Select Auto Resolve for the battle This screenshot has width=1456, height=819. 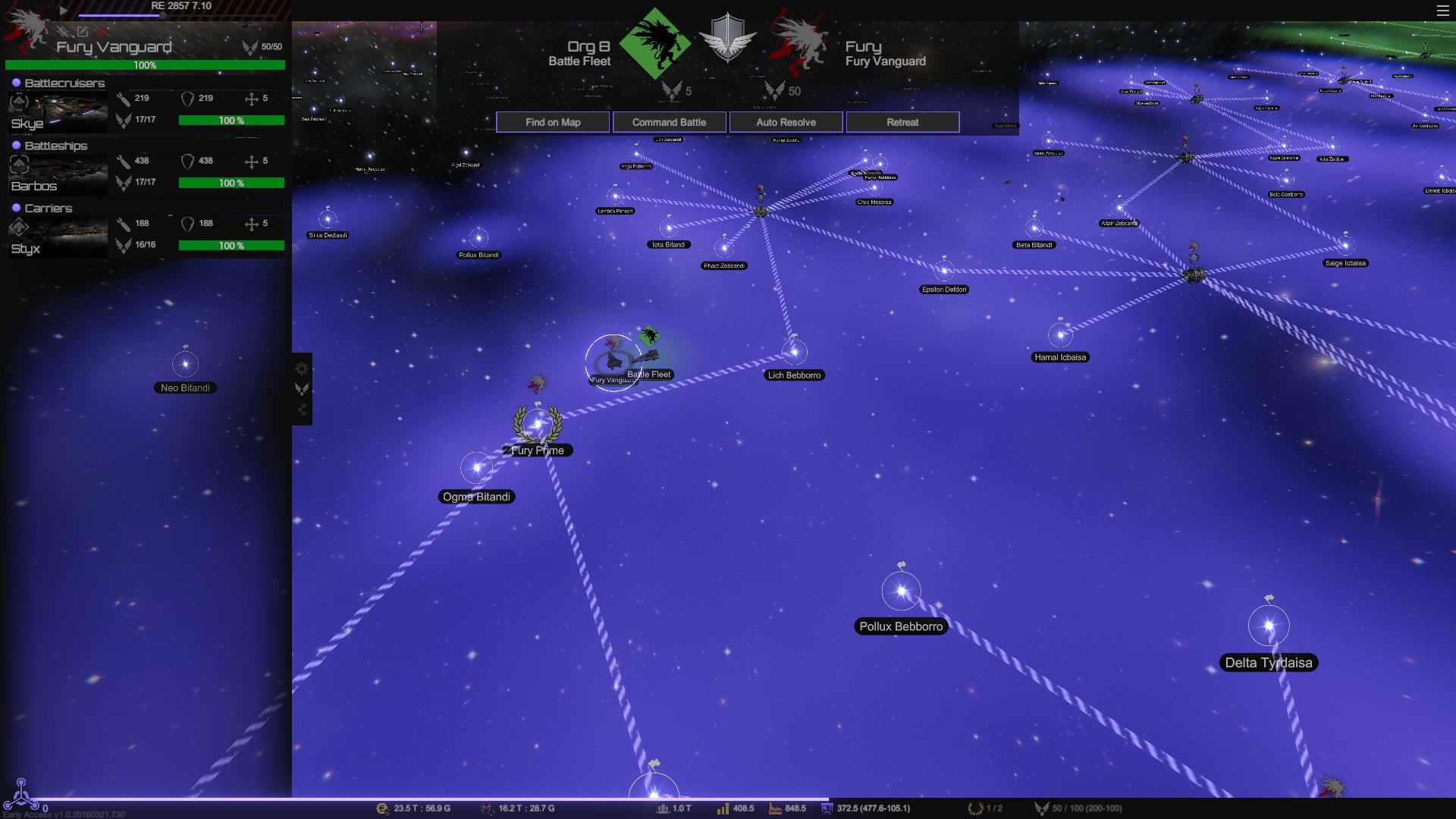[x=786, y=122]
